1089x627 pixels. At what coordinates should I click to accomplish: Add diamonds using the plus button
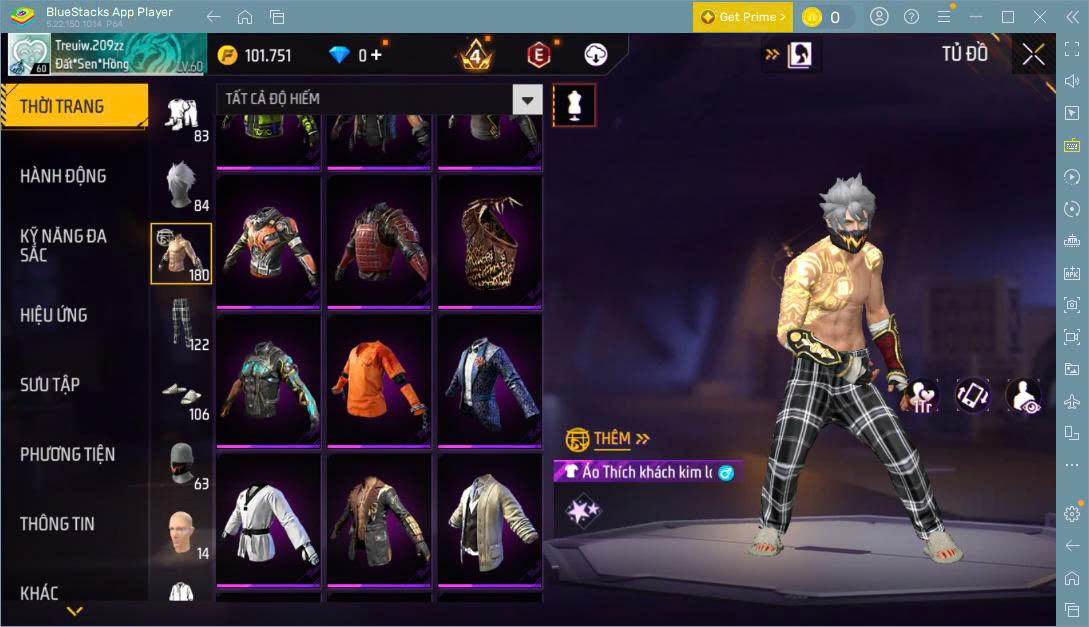point(377,56)
